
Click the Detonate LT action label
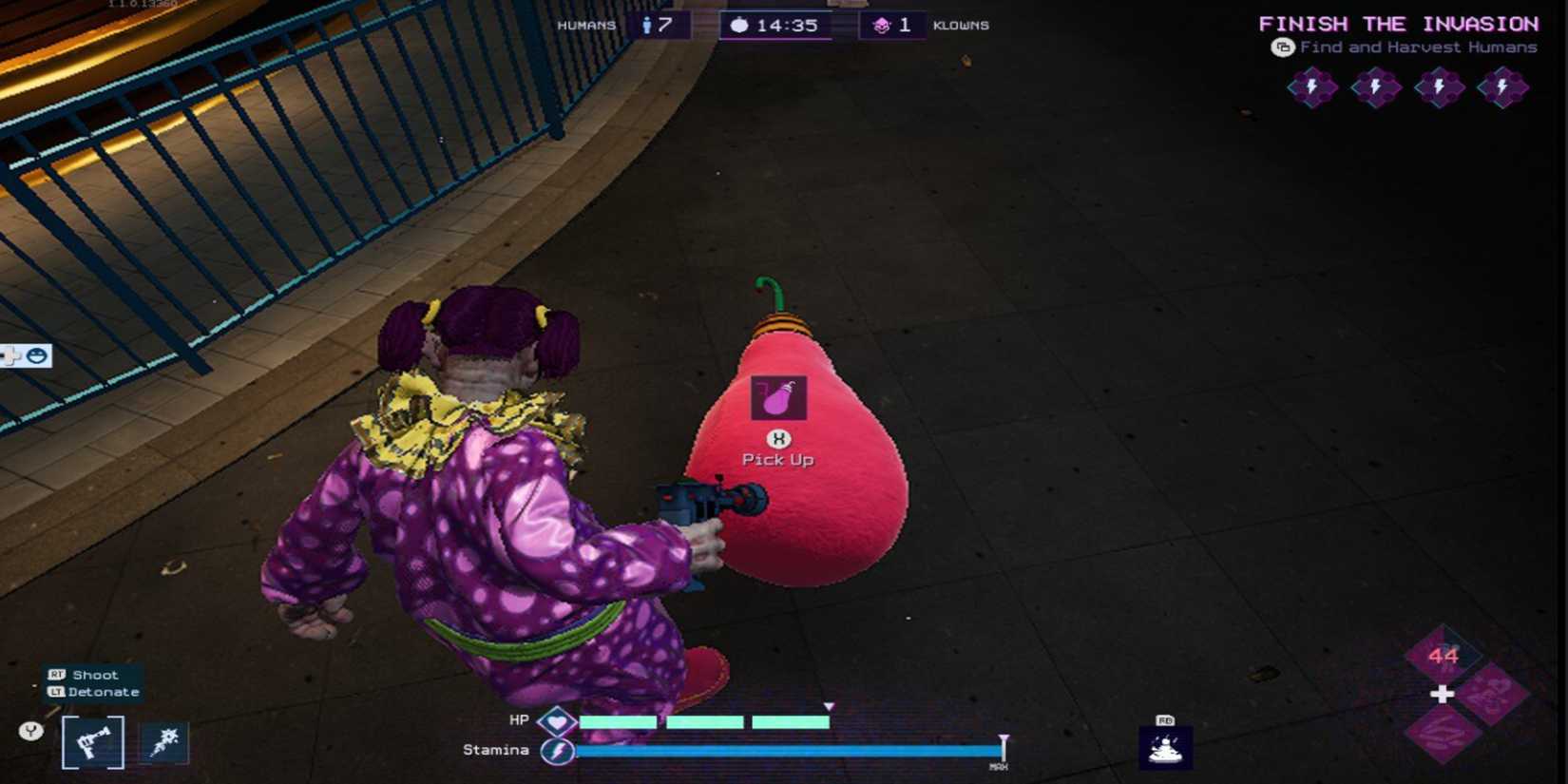100,692
